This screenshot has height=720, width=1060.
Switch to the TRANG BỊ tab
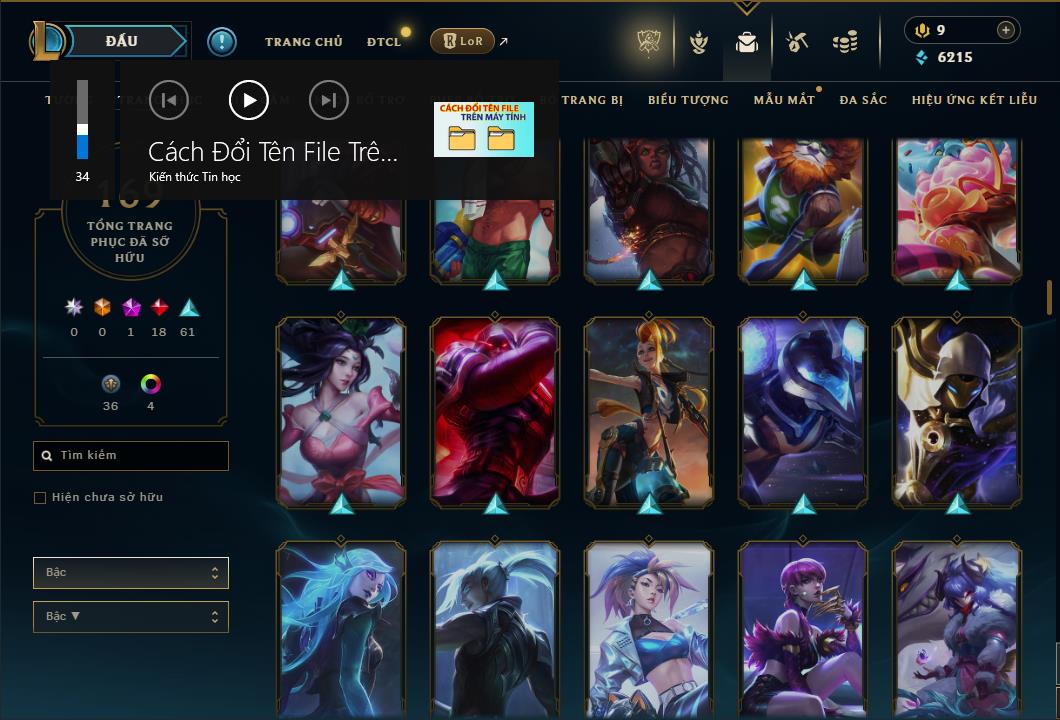(x=594, y=100)
